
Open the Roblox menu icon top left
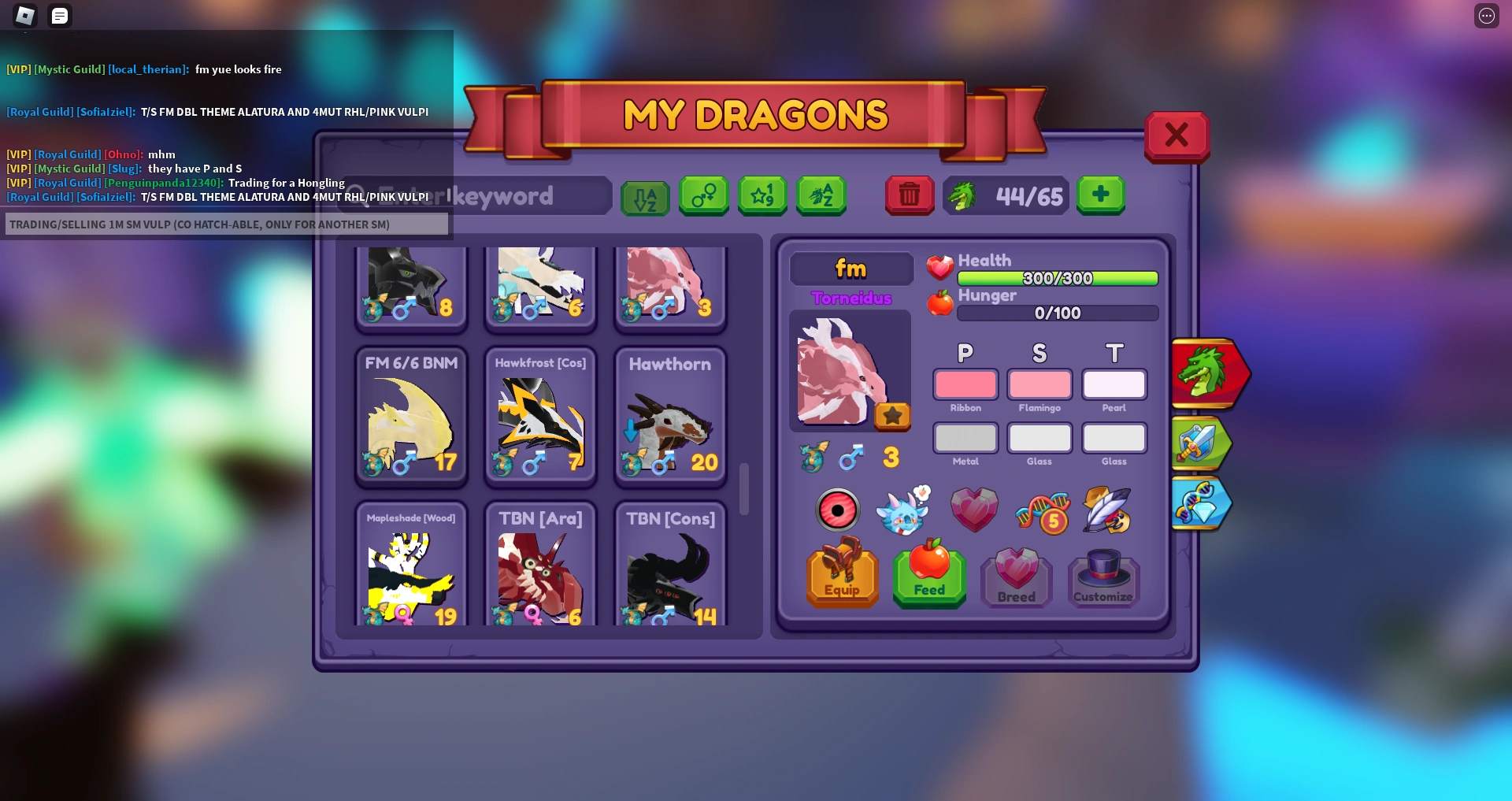[x=24, y=16]
